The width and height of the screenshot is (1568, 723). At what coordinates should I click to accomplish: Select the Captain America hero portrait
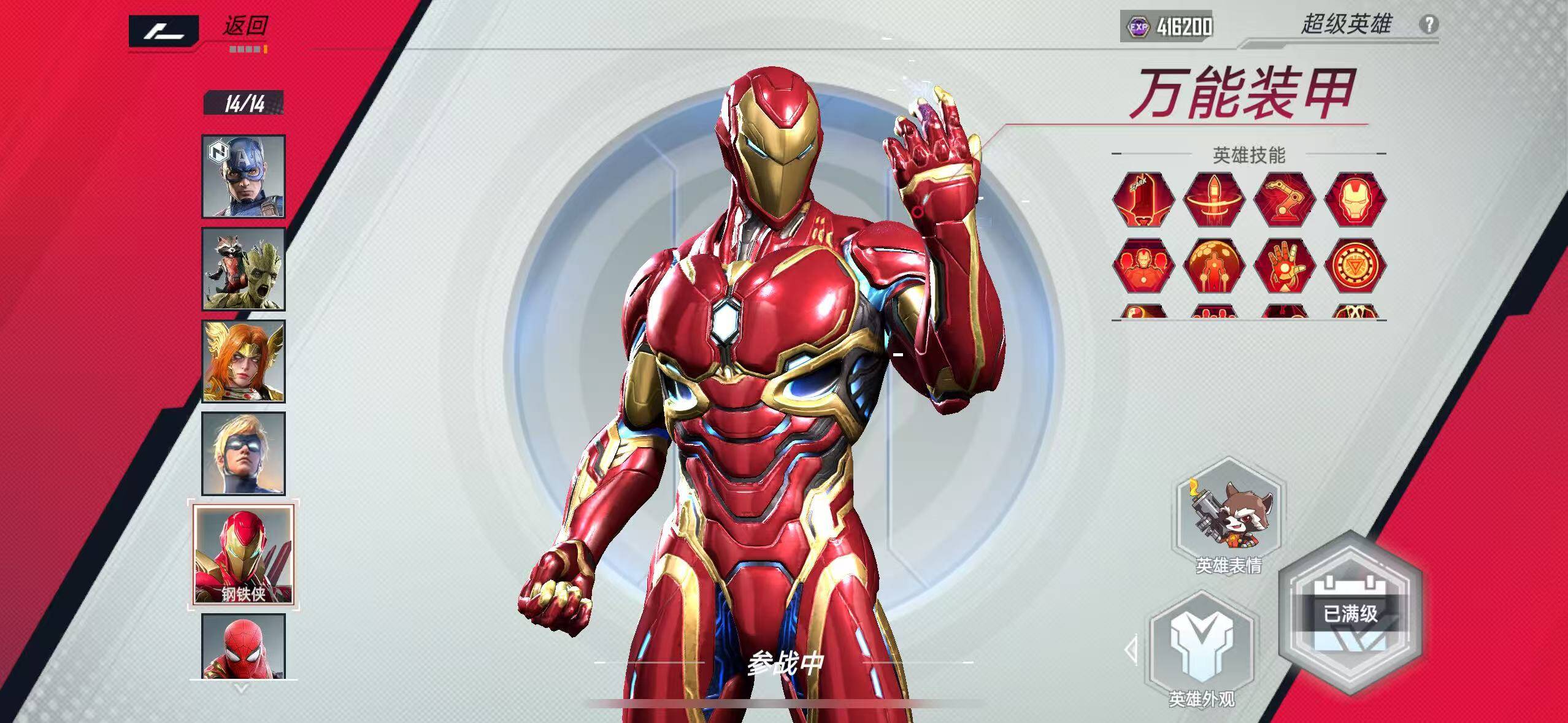point(244,177)
